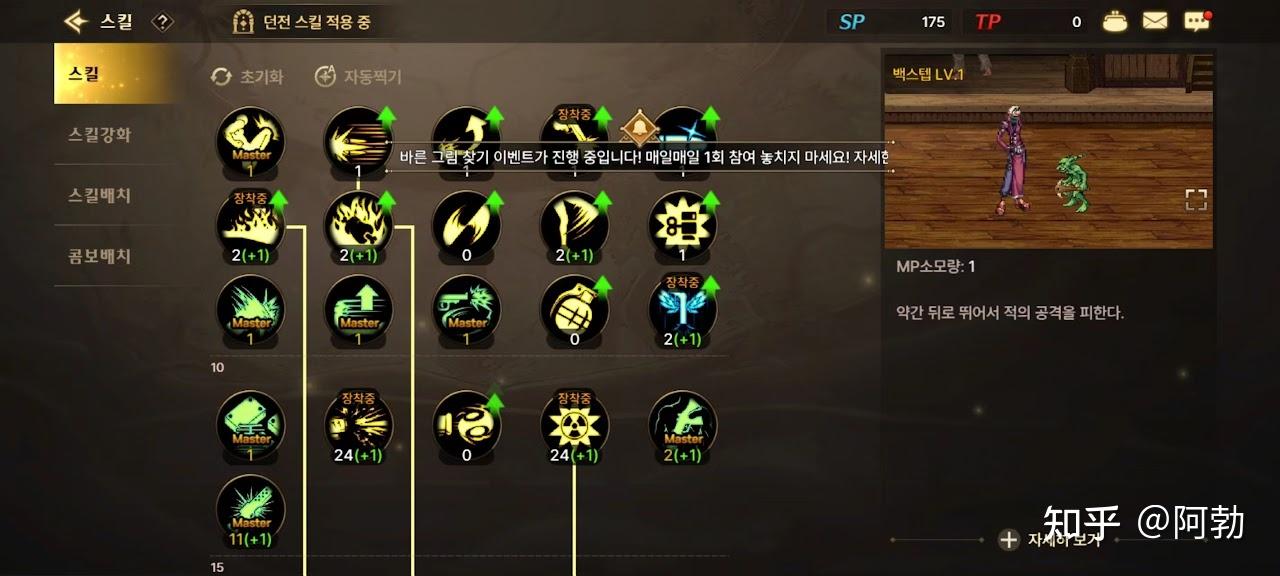Screen dimensions: 1280x576
Task: Open the 스킬배치 tab
Action: [x=99, y=195]
